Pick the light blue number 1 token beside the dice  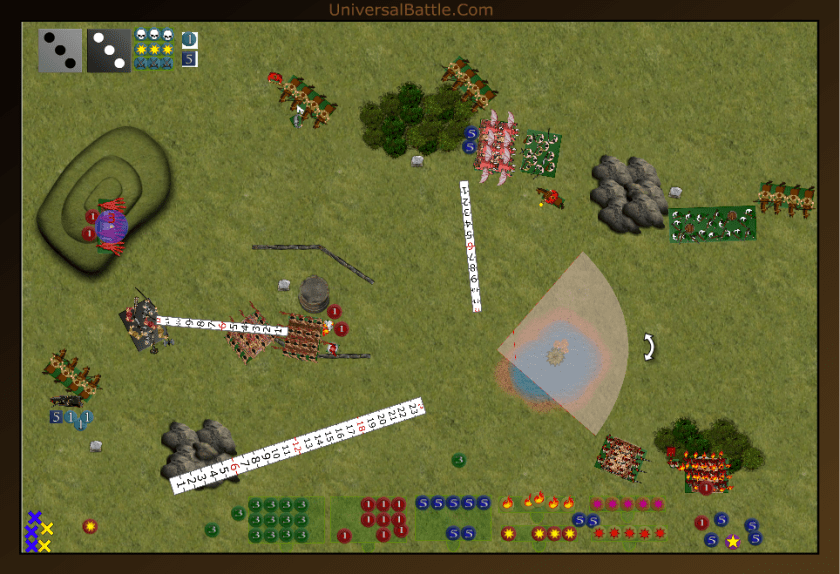(190, 40)
